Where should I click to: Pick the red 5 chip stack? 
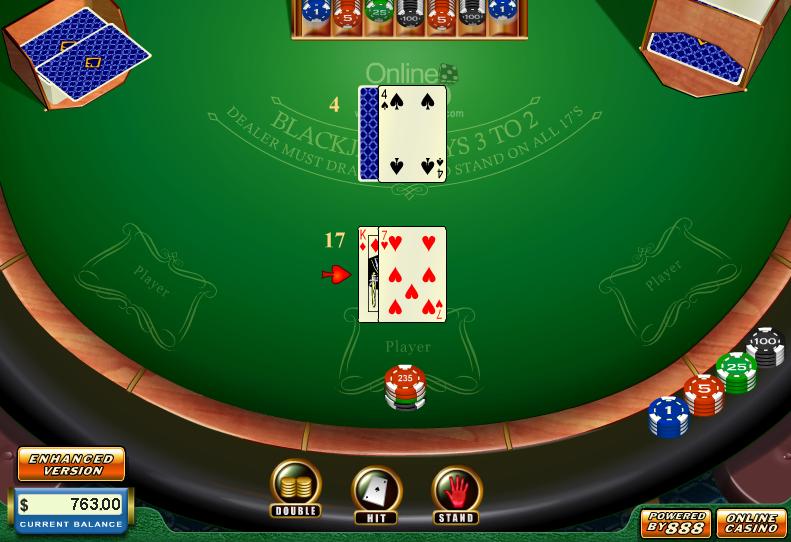(704, 394)
